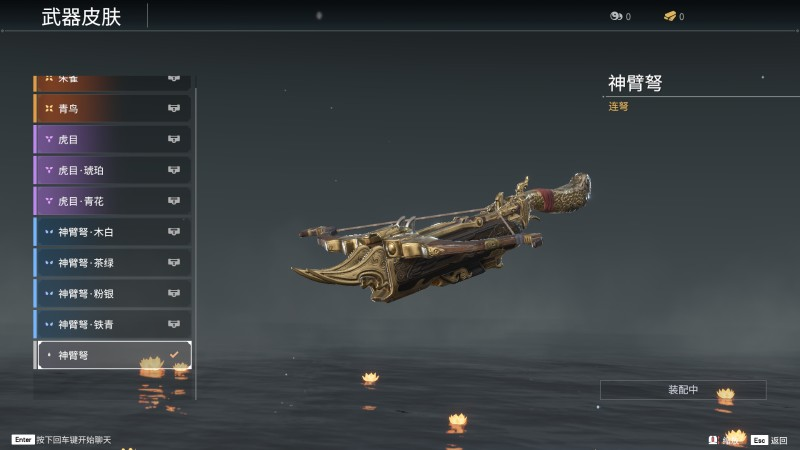The height and width of the screenshot is (450, 800).
Task: Select the 神臂弩·木白 skin
Action: coord(112,232)
